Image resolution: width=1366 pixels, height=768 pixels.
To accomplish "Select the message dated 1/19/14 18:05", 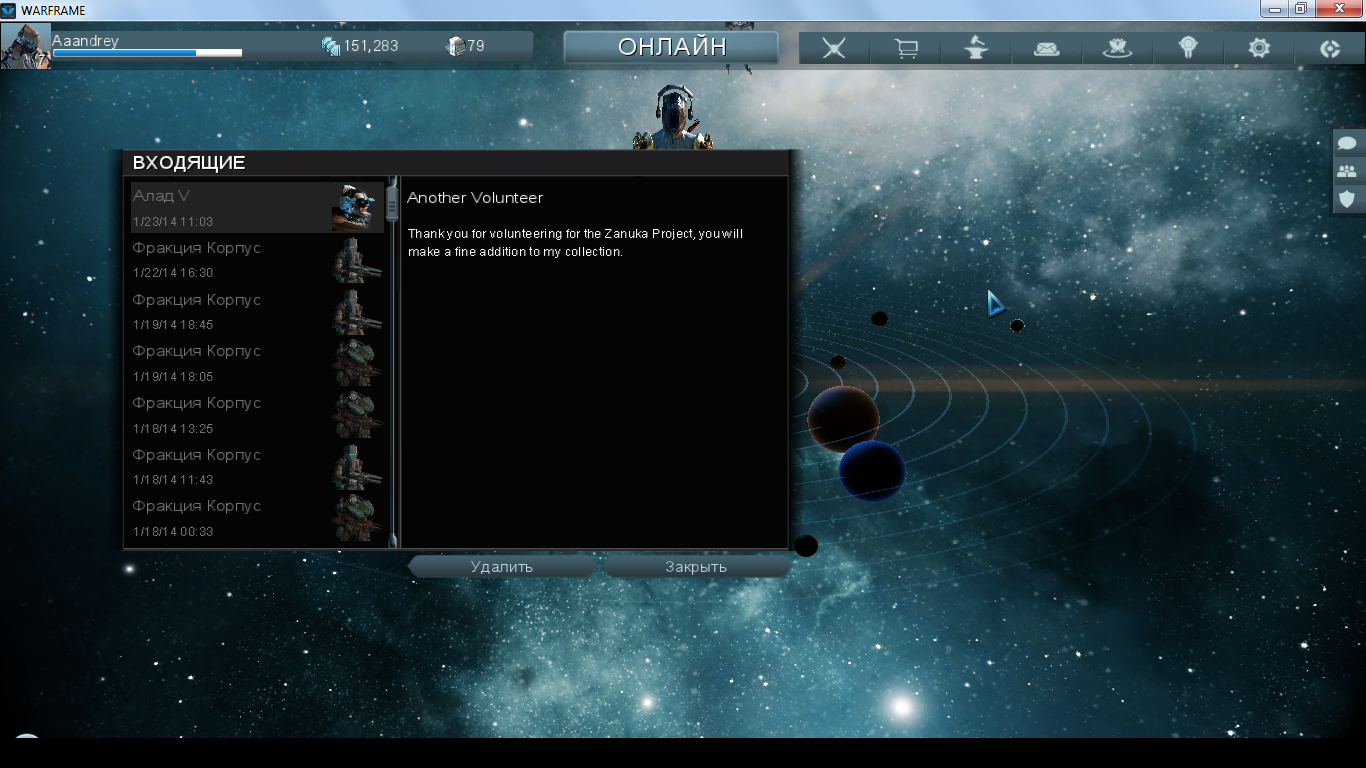I will click(257, 363).
